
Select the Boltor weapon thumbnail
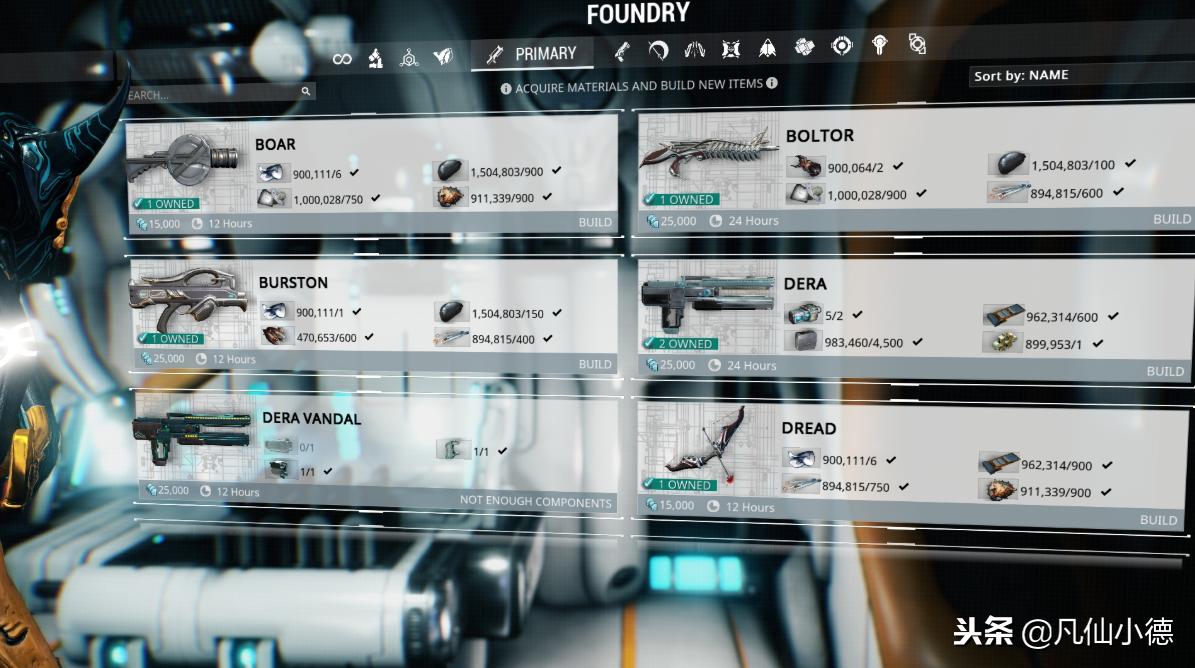tap(708, 158)
